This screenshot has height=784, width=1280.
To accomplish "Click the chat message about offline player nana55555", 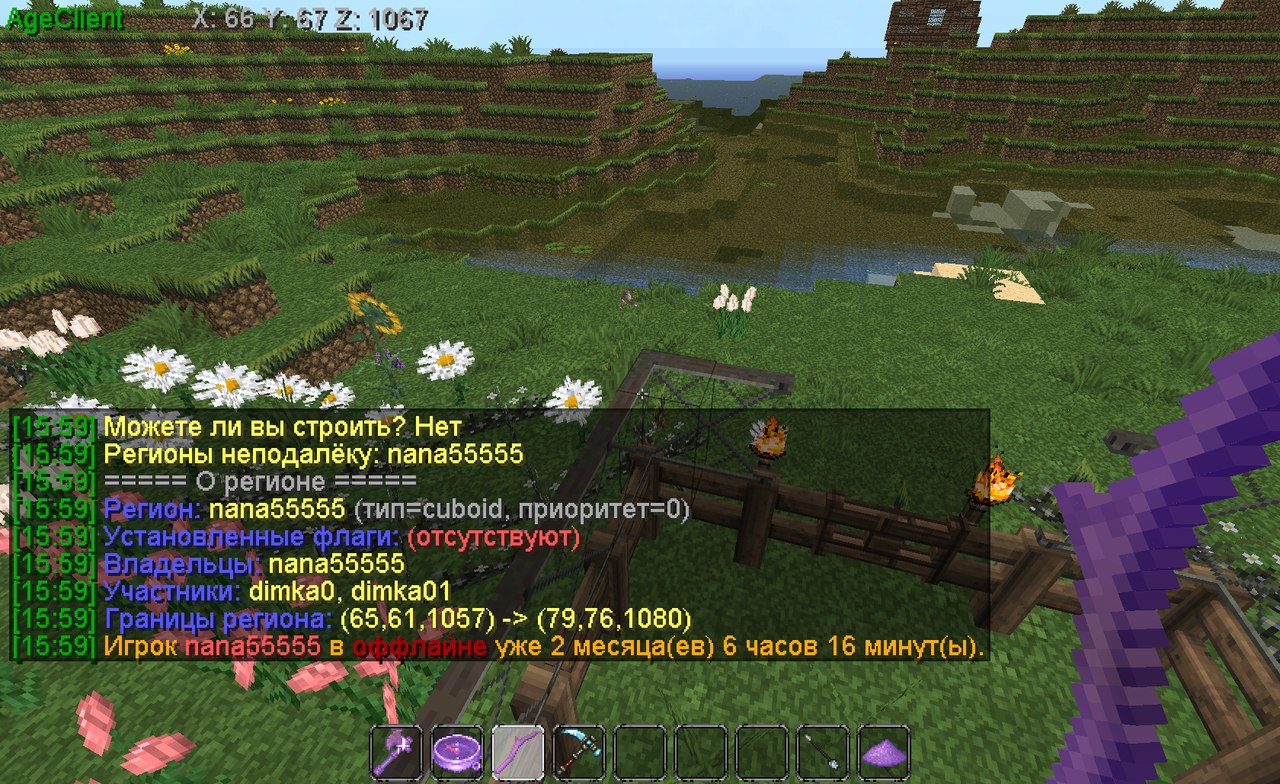I will [x=500, y=647].
